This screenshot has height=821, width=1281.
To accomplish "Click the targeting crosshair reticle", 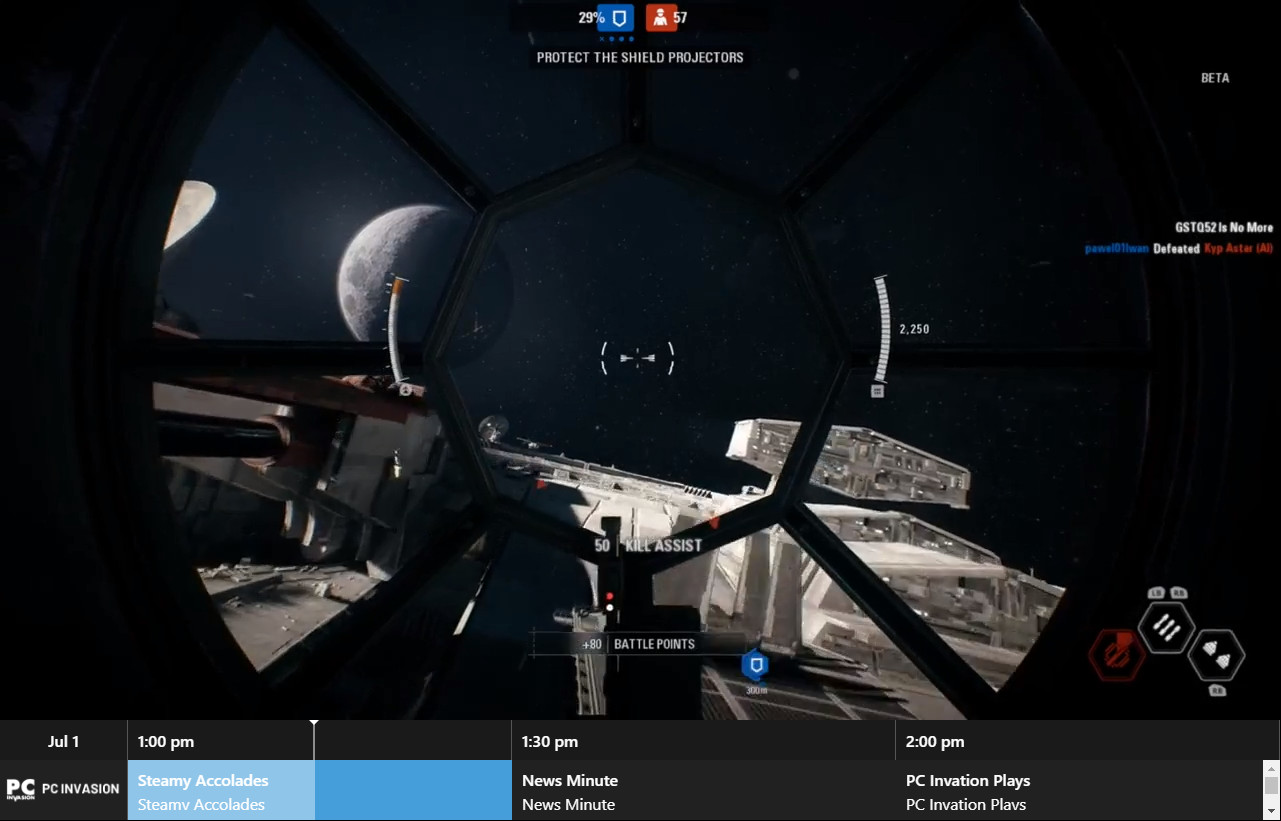I will (x=638, y=357).
